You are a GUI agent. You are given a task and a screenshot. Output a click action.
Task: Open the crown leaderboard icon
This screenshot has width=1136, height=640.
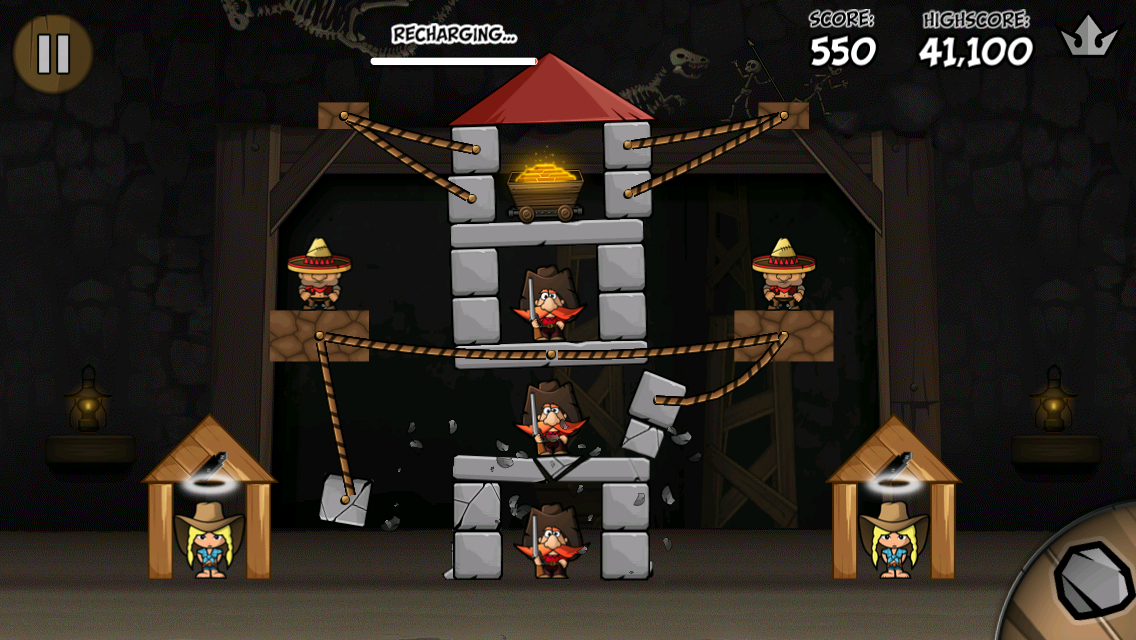(x=1089, y=38)
